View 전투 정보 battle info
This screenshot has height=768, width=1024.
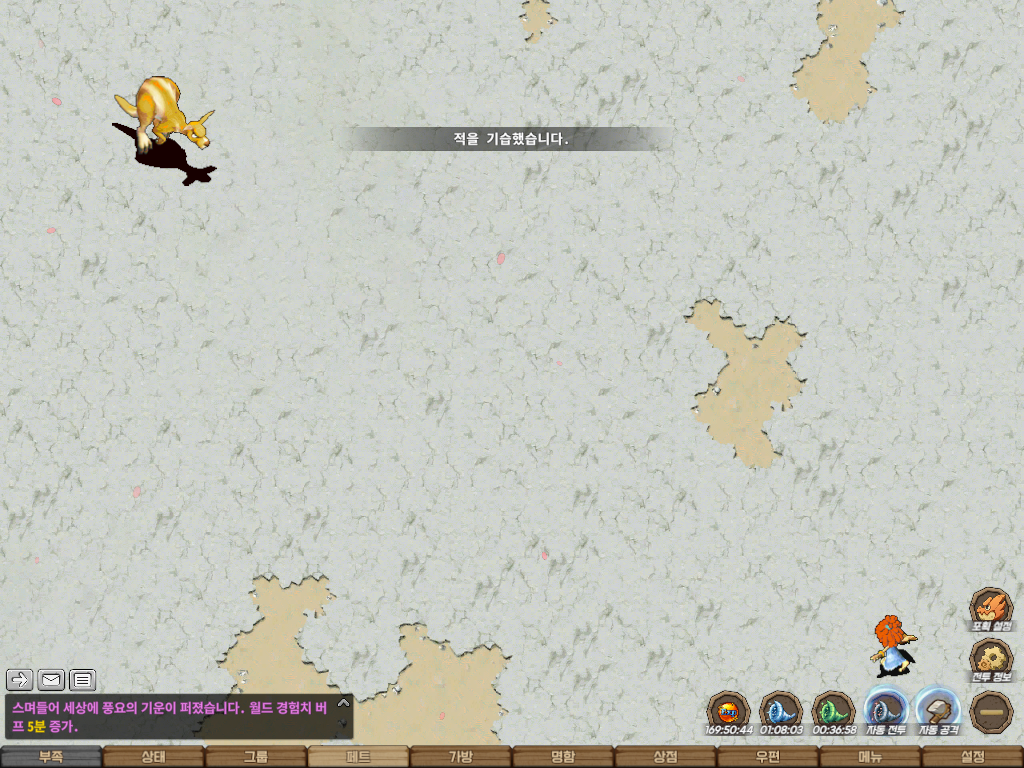pos(991,660)
